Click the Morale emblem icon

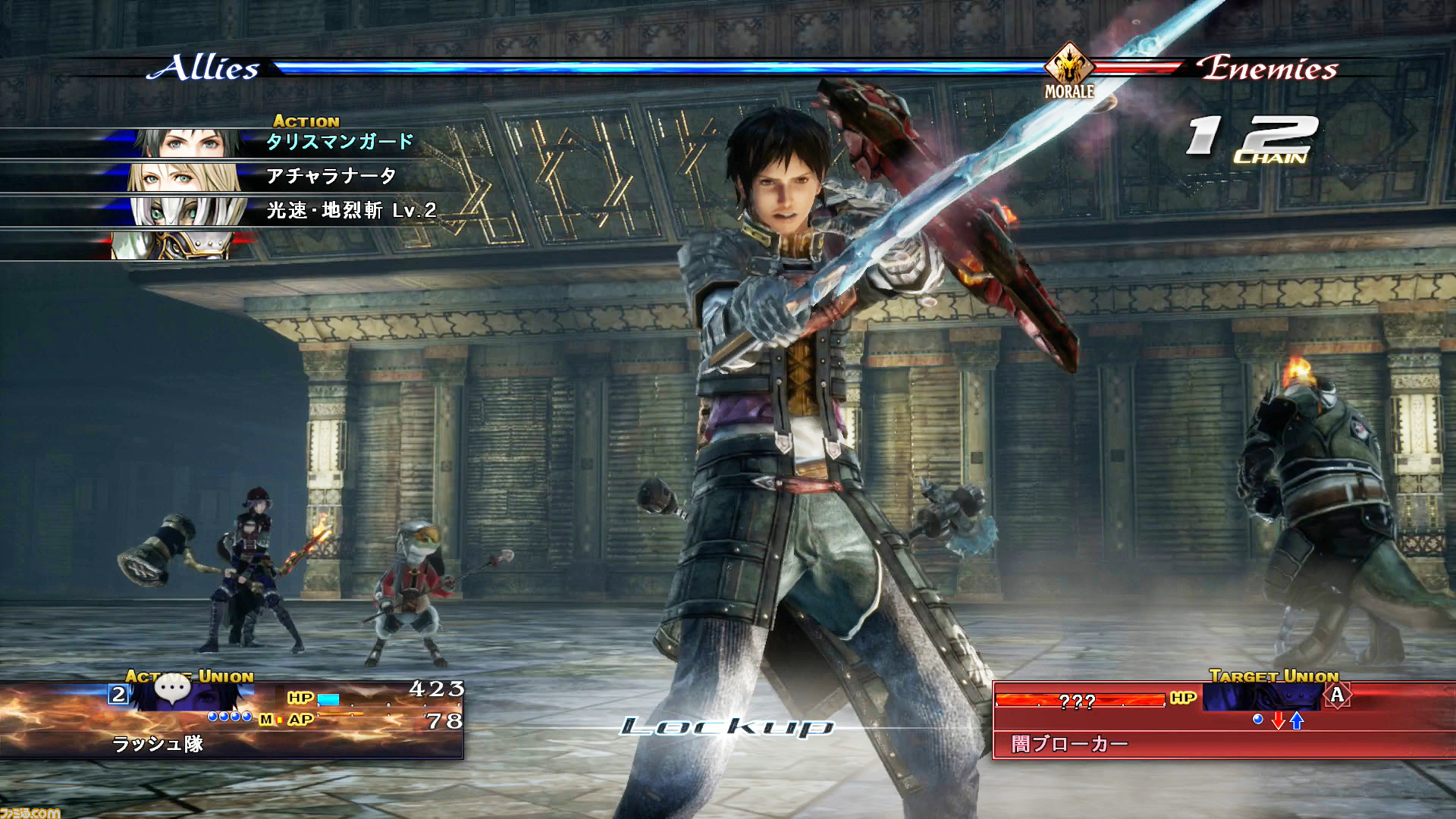point(1069,66)
